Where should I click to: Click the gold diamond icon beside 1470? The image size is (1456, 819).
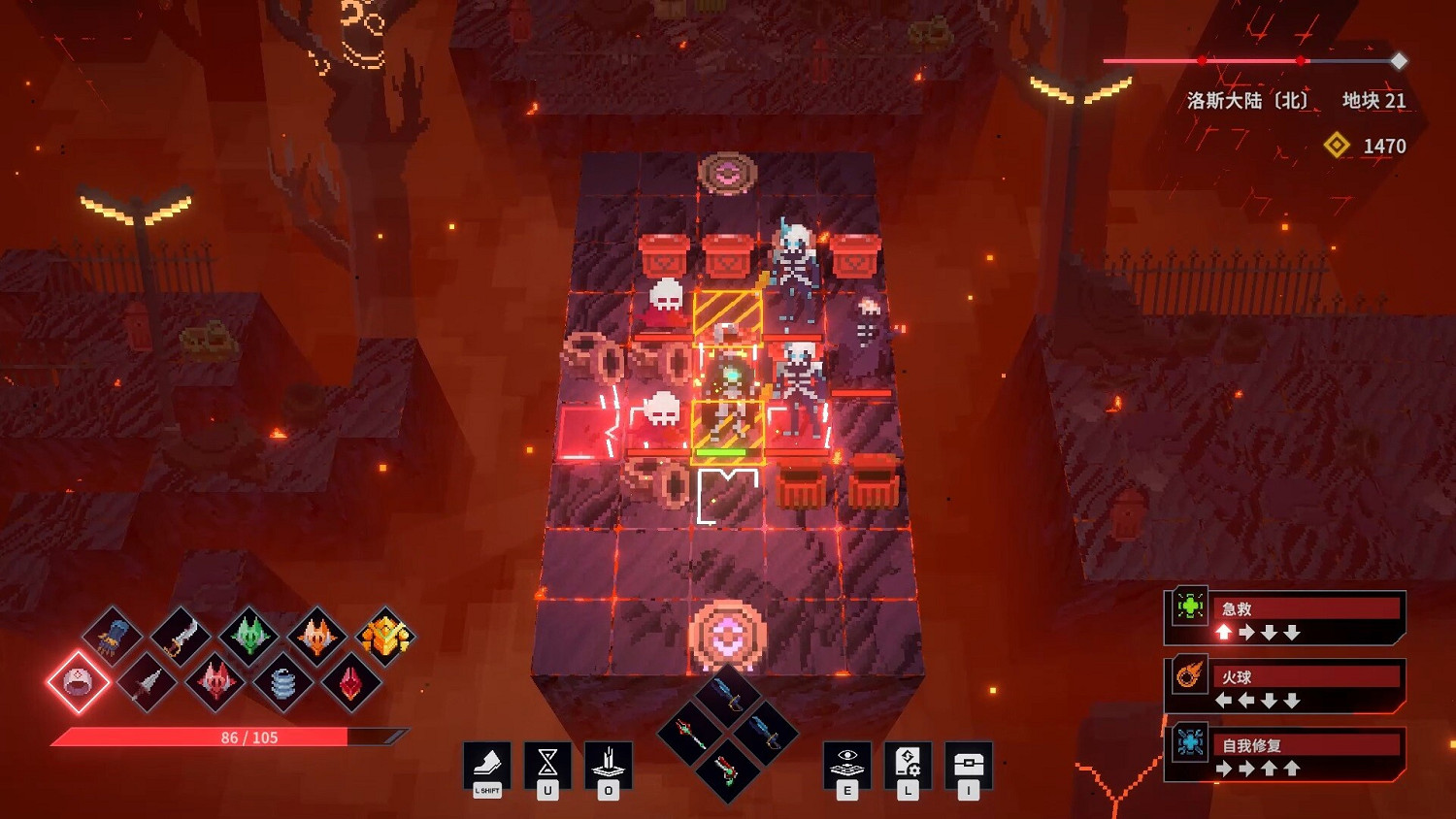[1338, 147]
